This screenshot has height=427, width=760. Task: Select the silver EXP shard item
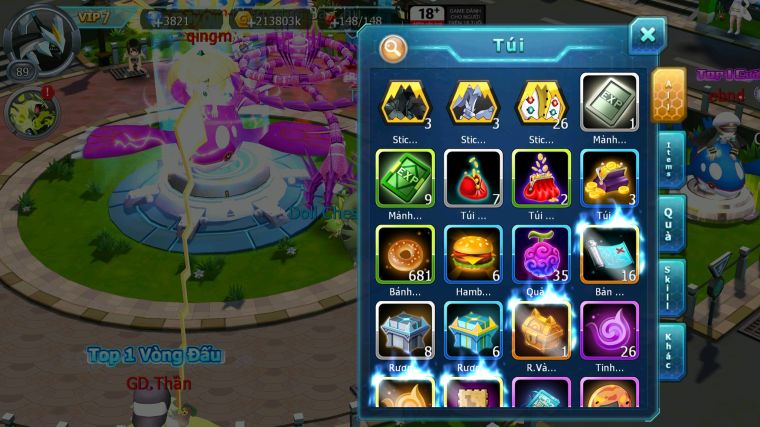pyautogui.click(x=609, y=102)
